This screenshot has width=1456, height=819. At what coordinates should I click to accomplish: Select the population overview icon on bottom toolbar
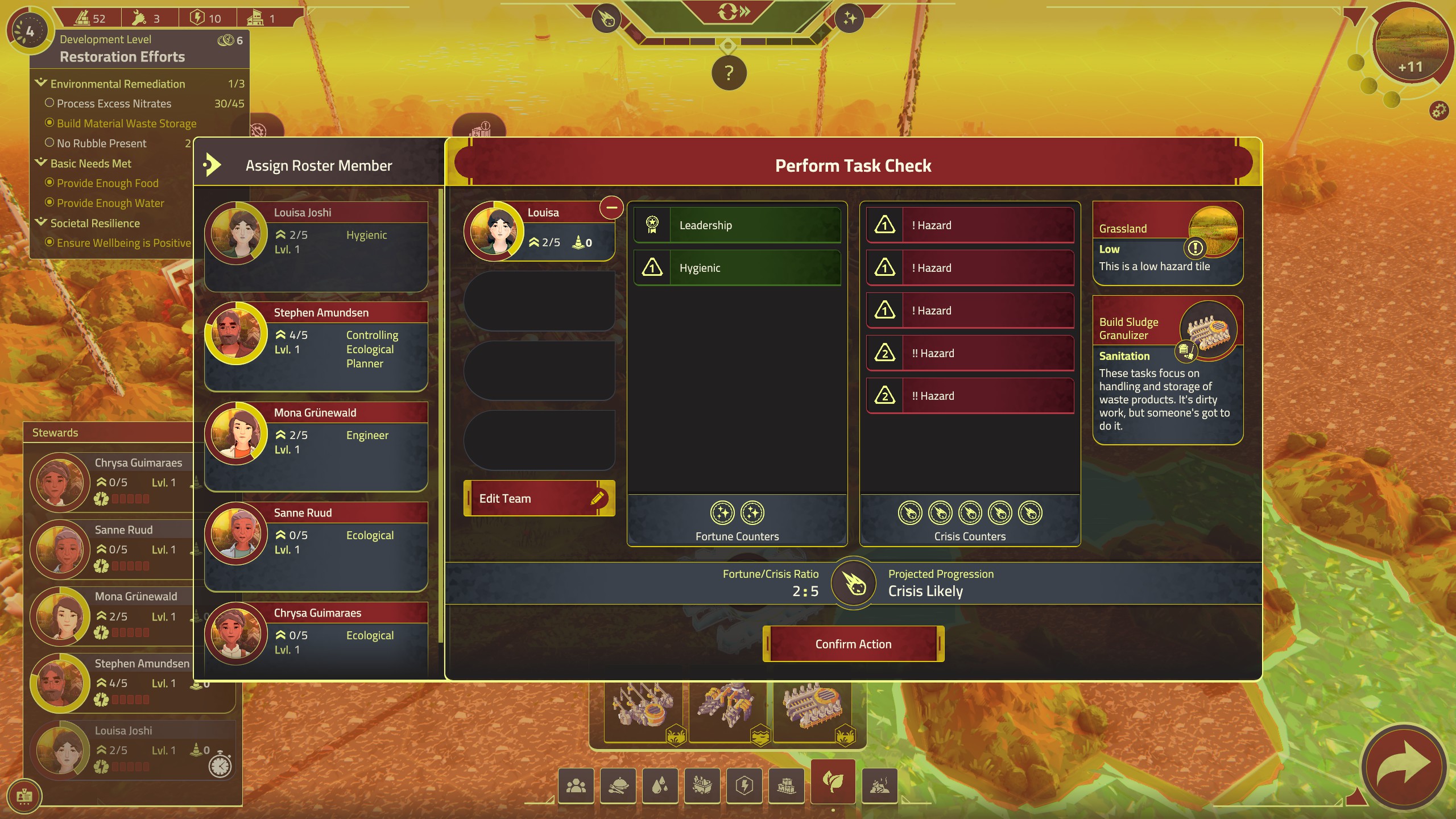point(577,785)
